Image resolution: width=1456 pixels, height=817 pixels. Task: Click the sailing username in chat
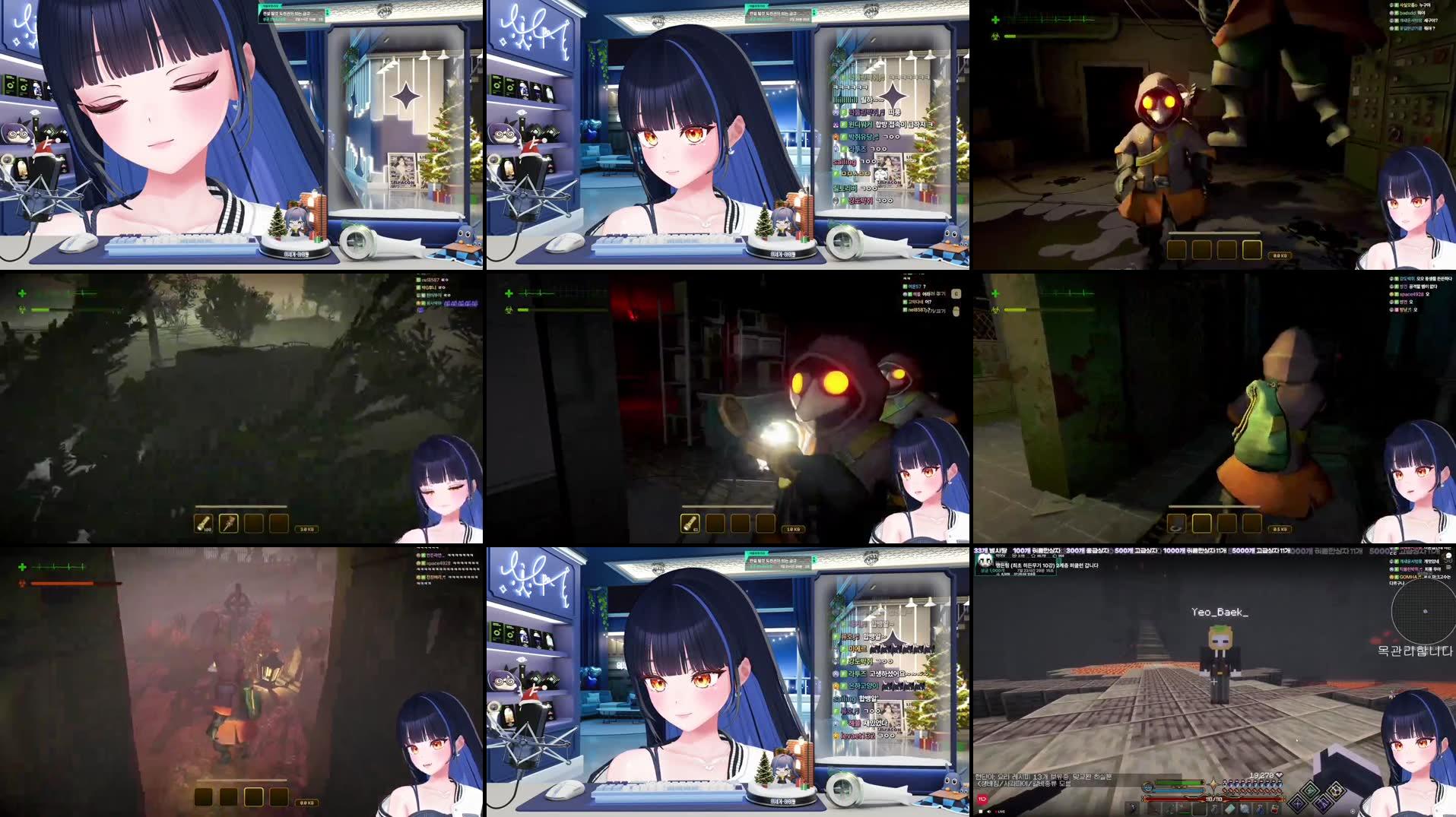click(x=844, y=162)
